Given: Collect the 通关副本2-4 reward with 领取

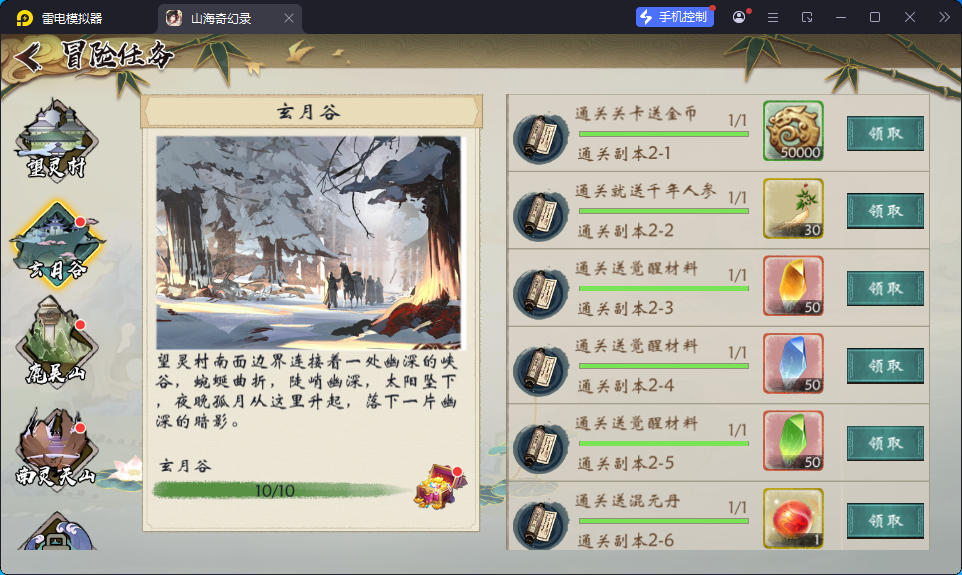Looking at the screenshot, I should coord(885,365).
